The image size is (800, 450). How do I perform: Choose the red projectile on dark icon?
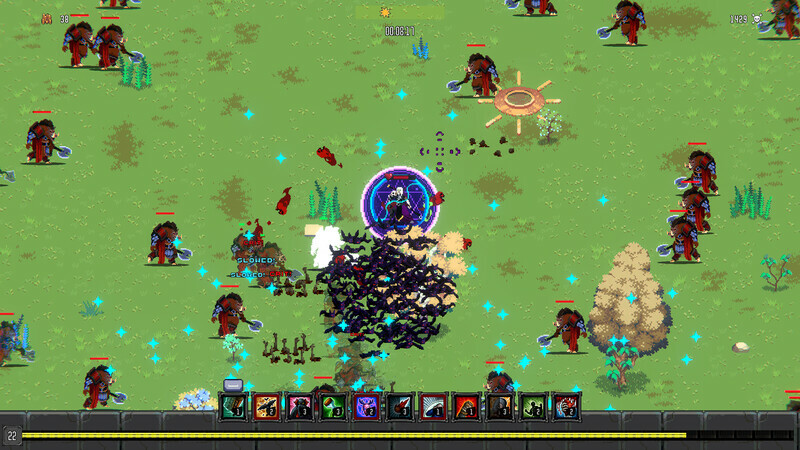(x=400, y=405)
